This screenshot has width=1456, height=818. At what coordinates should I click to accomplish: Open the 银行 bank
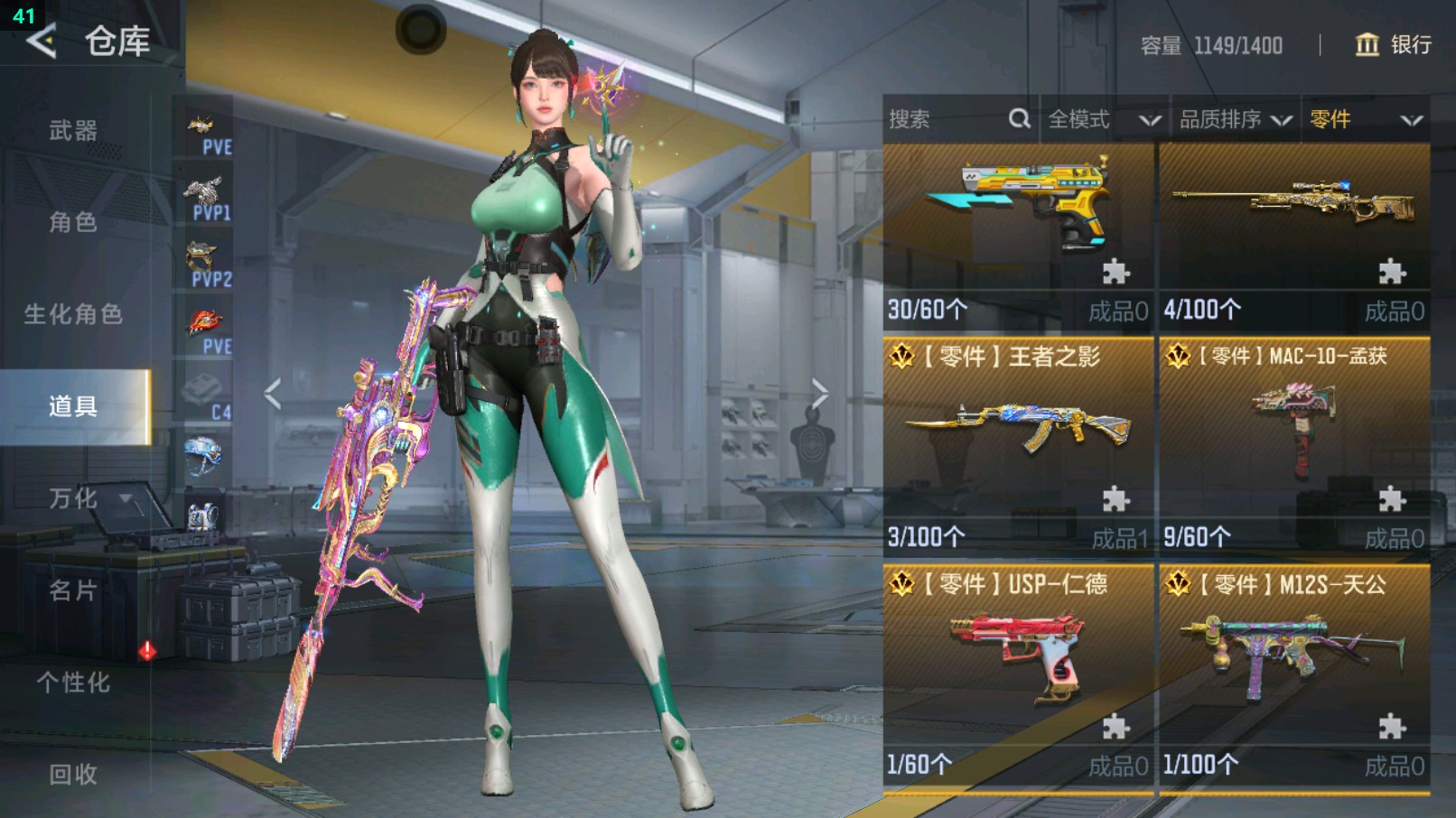coord(1394,44)
